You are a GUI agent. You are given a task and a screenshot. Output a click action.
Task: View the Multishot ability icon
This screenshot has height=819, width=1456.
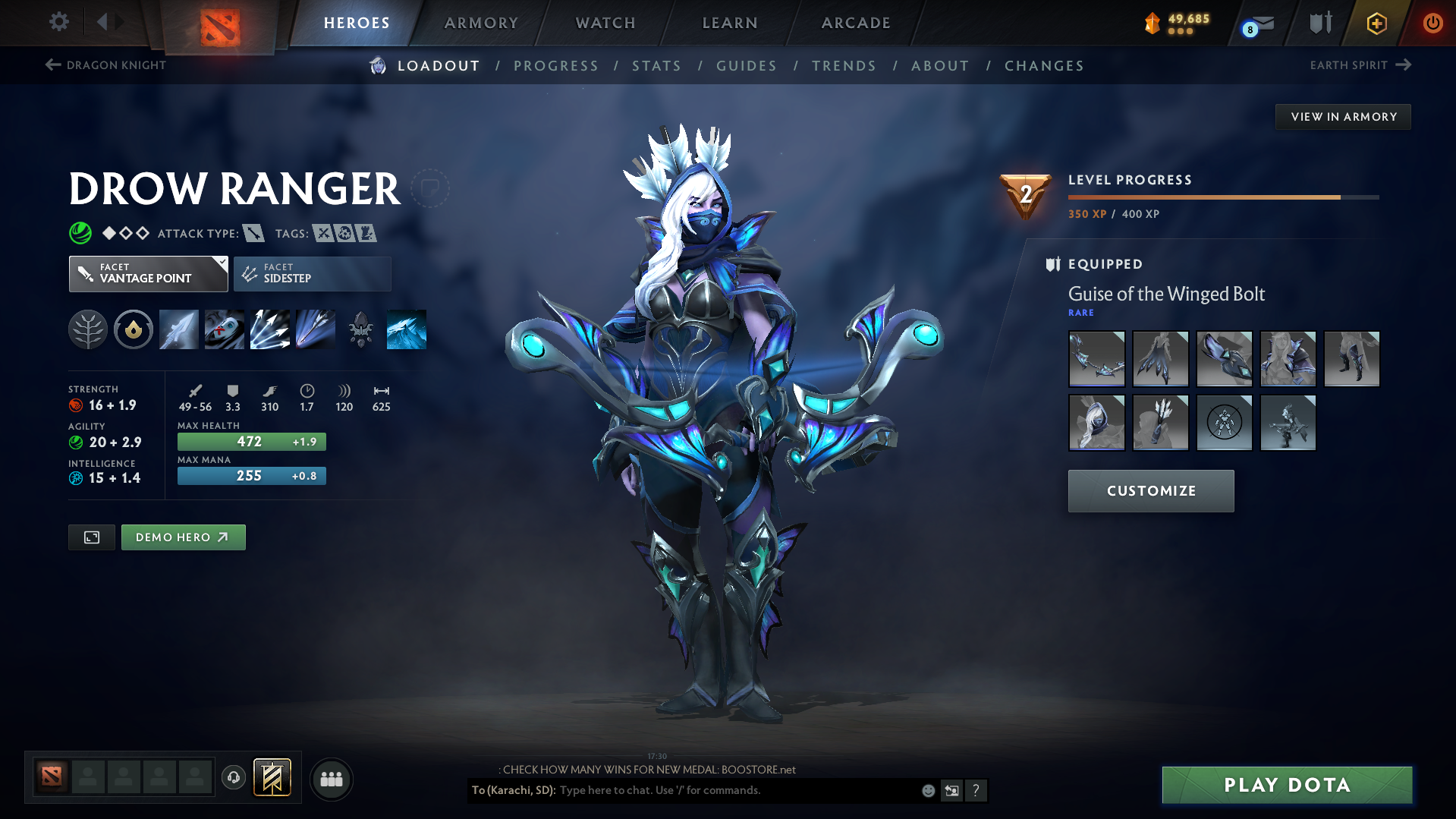(x=269, y=329)
